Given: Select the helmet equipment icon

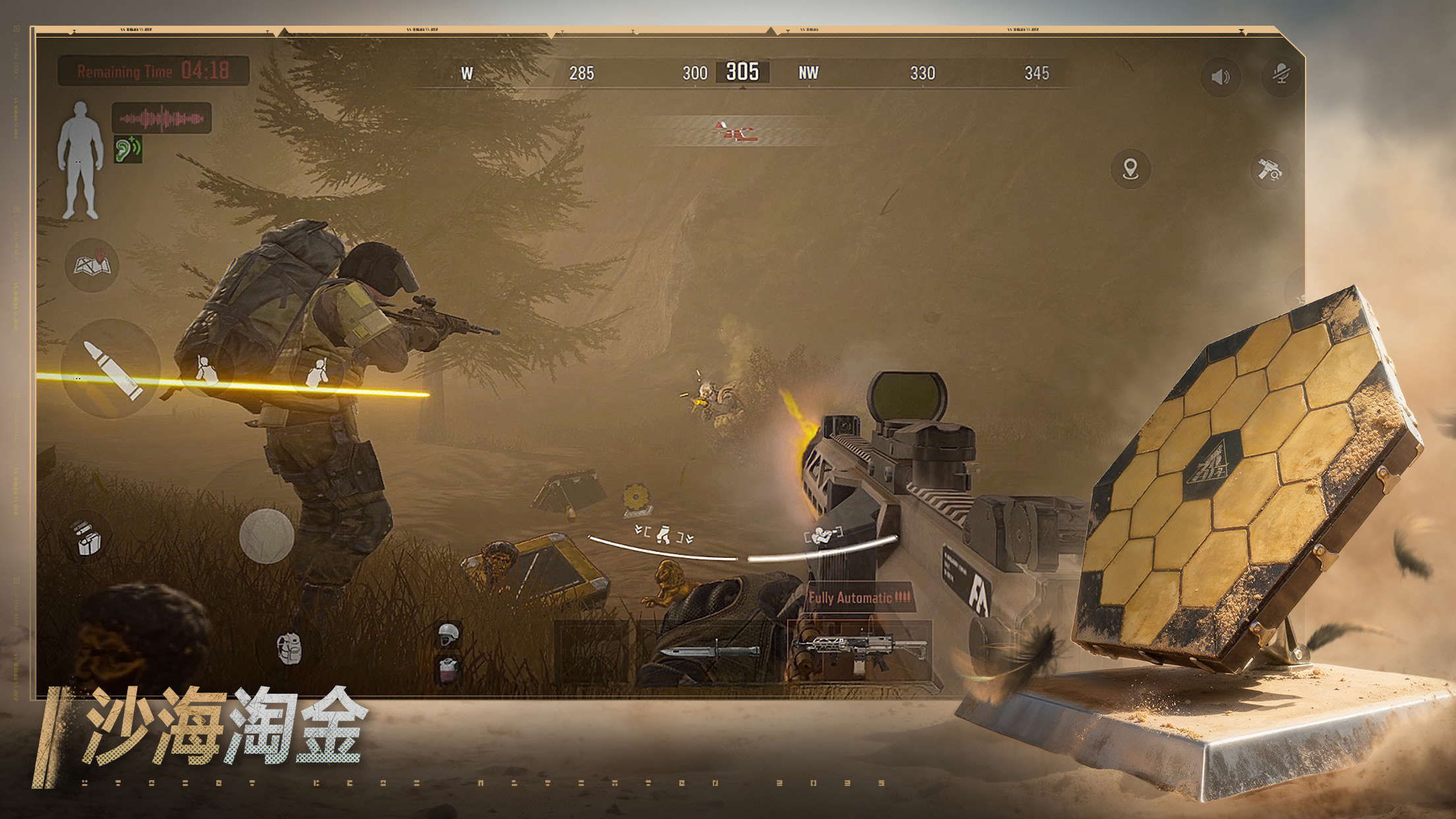Looking at the screenshot, I should (449, 634).
